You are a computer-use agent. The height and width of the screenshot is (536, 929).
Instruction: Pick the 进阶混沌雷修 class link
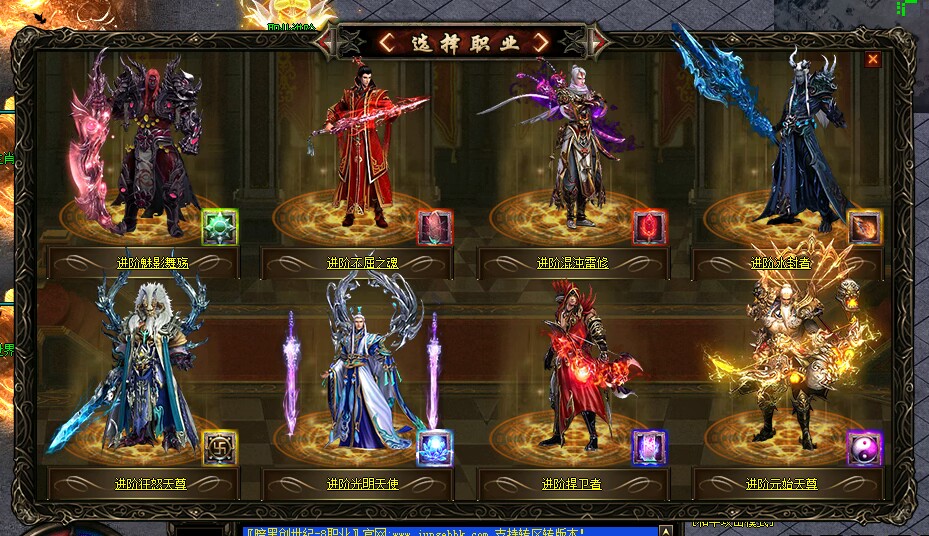click(x=573, y=263)
